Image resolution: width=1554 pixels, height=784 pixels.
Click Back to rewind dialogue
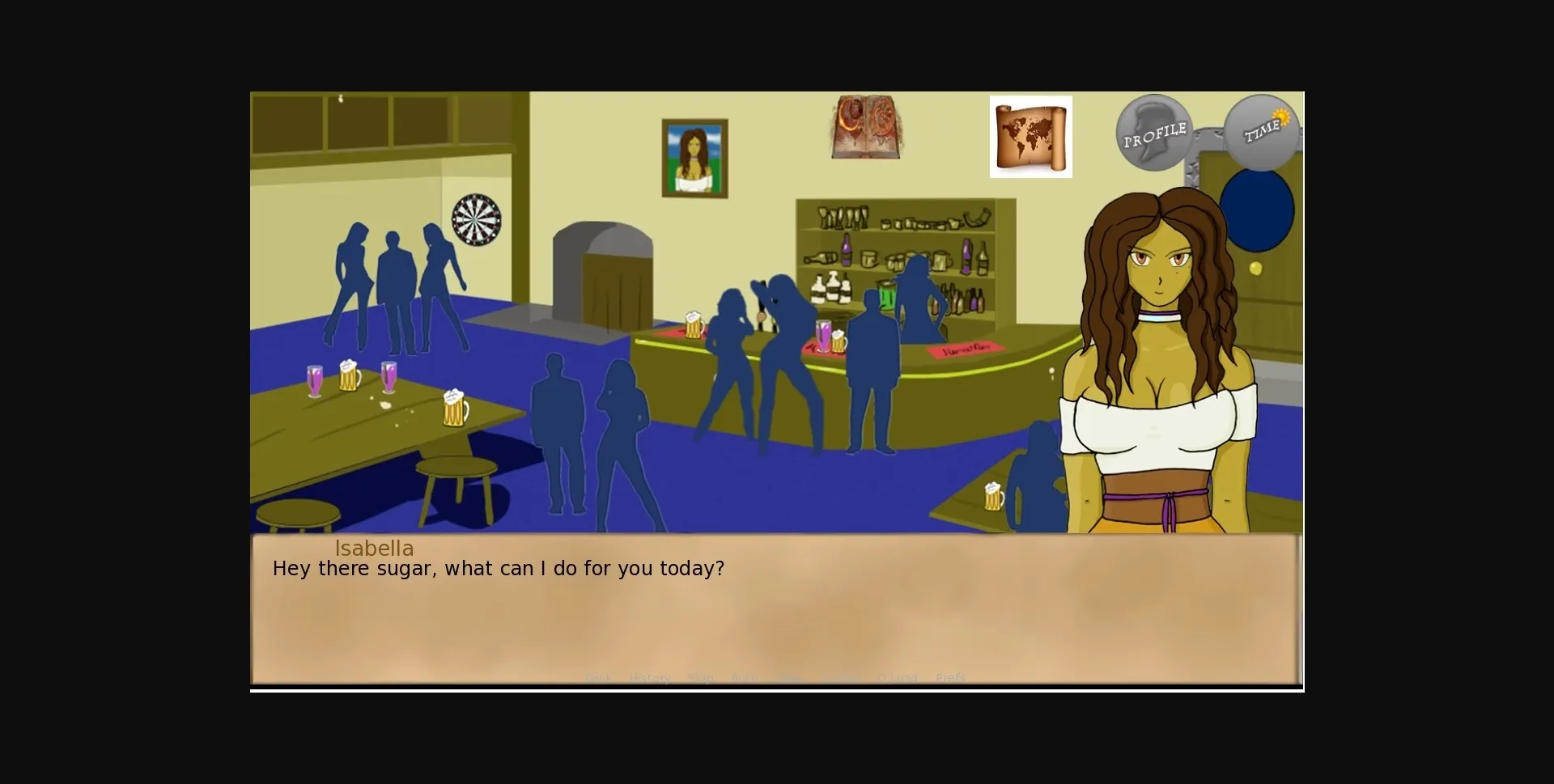[x=598, y=678]
